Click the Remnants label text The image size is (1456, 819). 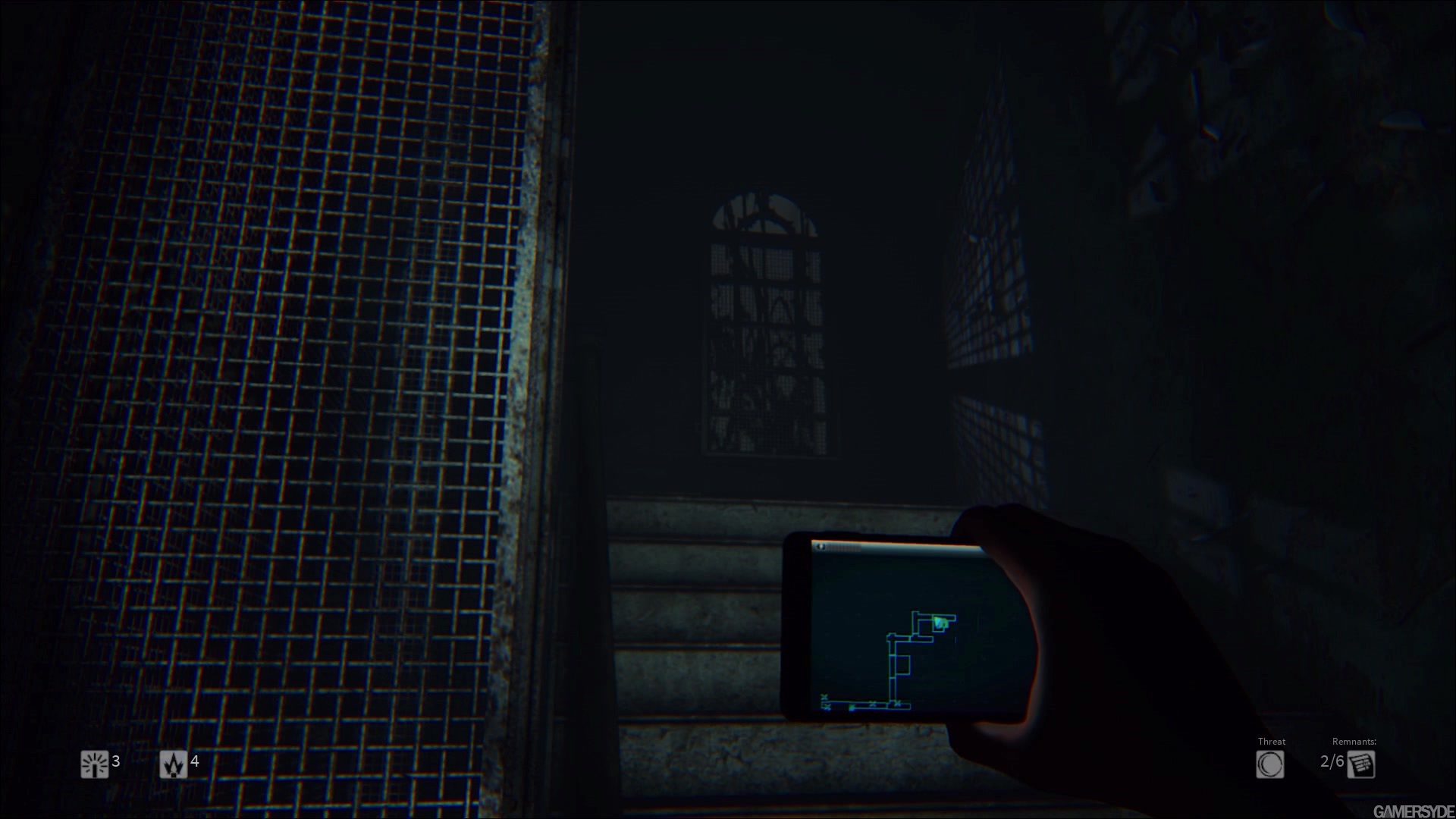1354,741
